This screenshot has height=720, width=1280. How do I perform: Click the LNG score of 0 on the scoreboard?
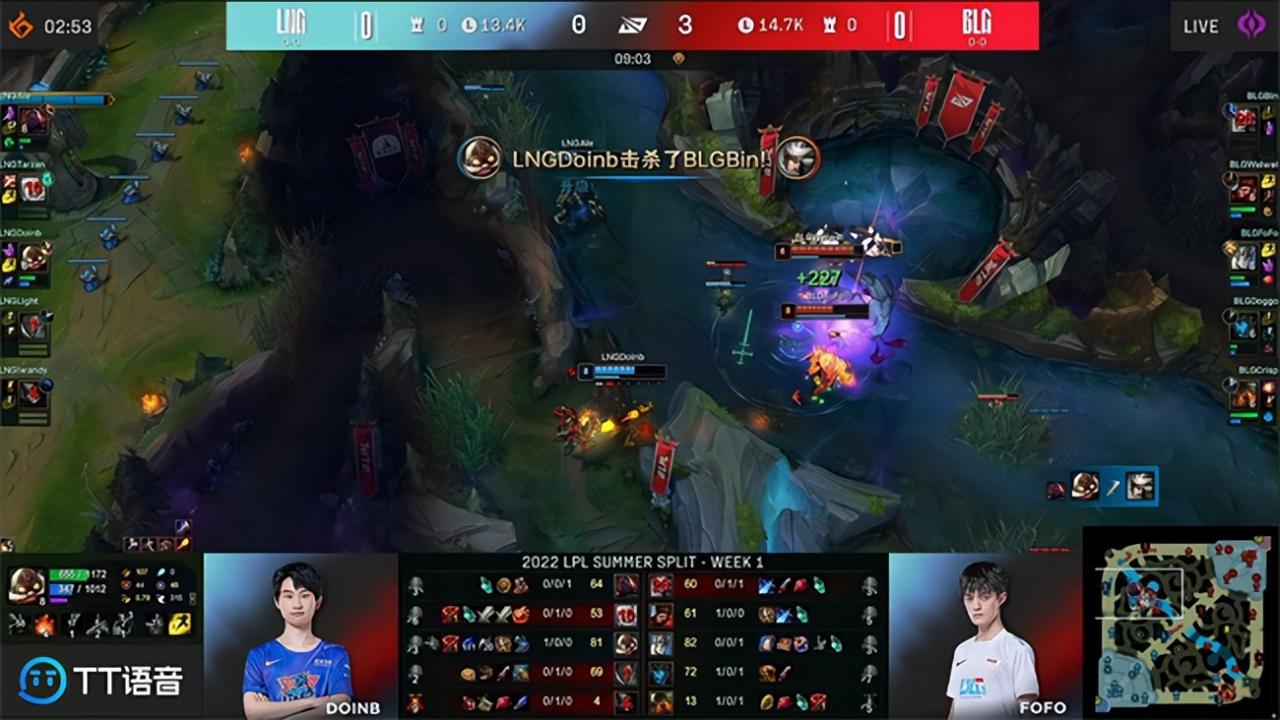coord(367,26)
